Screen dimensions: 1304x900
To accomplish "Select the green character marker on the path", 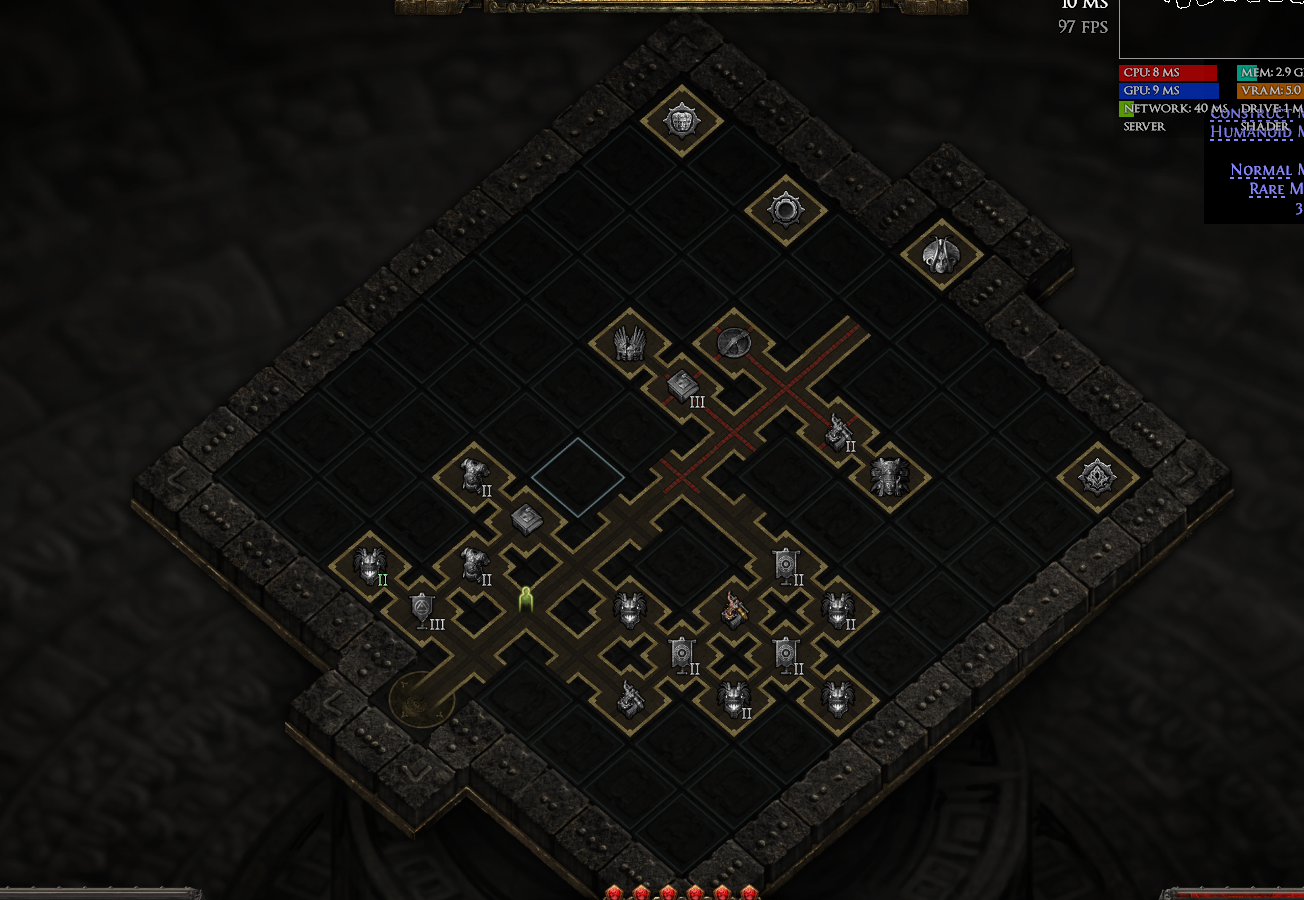I will point(526,599).
